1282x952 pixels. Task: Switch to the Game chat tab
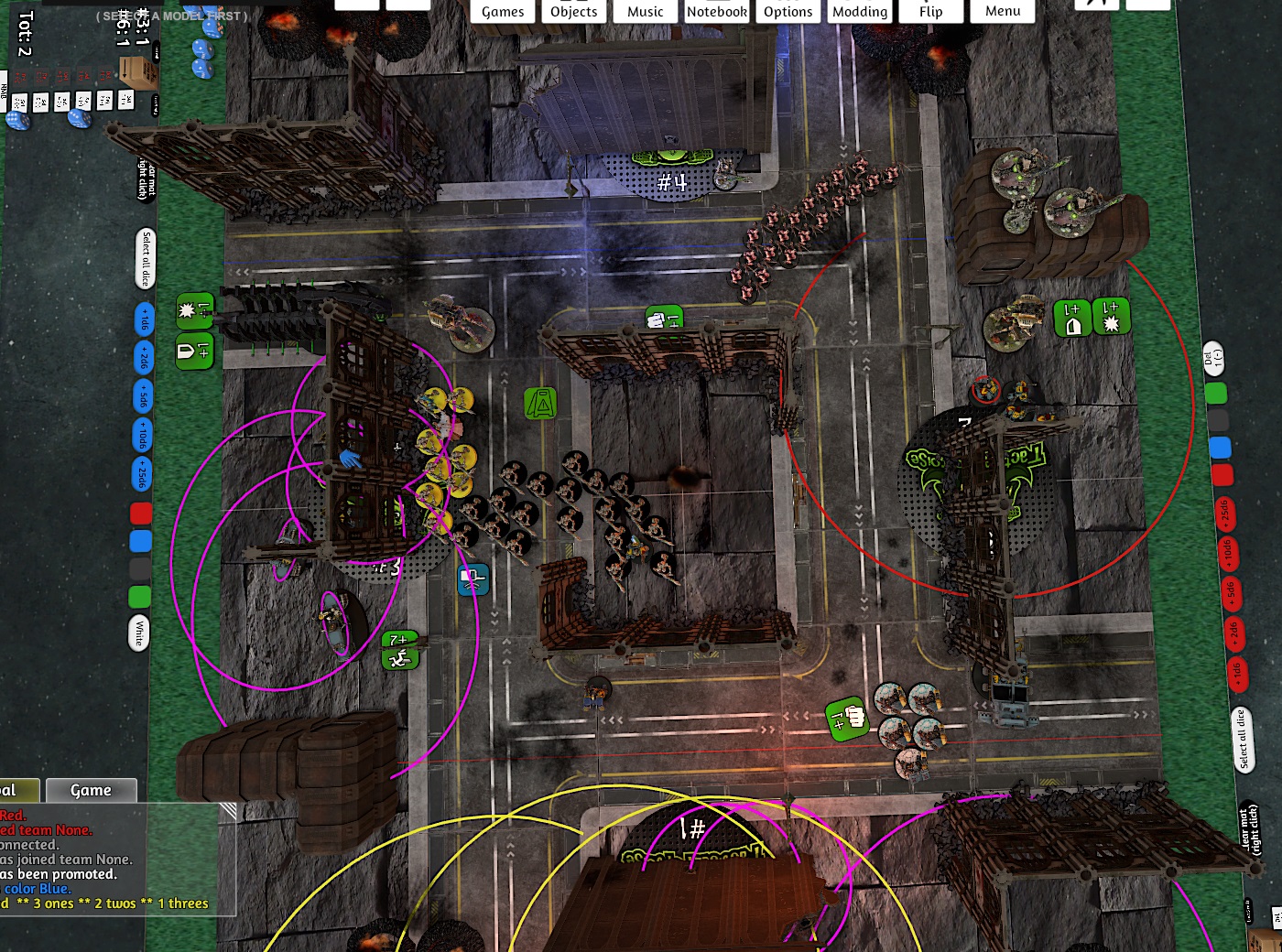[x=91, y=790]
